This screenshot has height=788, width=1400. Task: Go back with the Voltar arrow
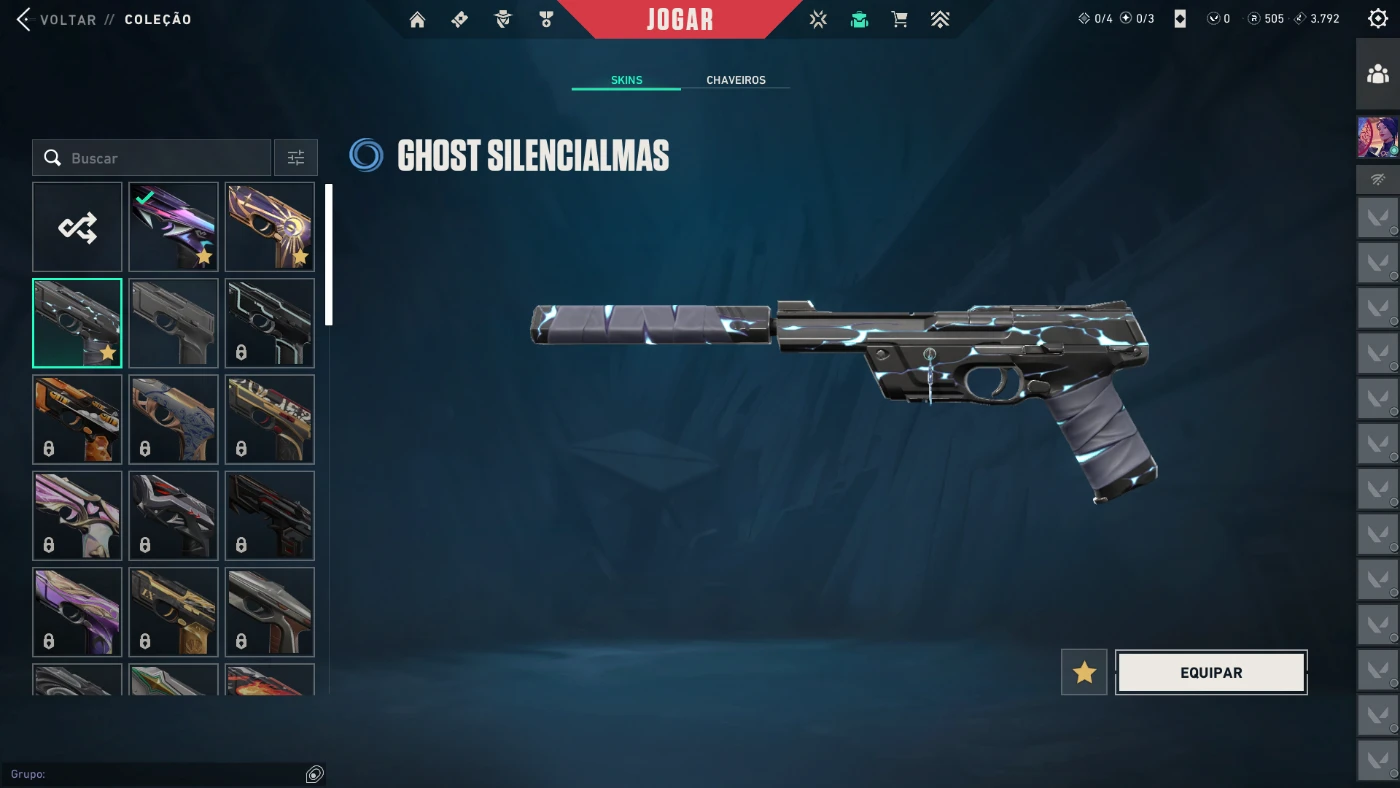(24, 19)
